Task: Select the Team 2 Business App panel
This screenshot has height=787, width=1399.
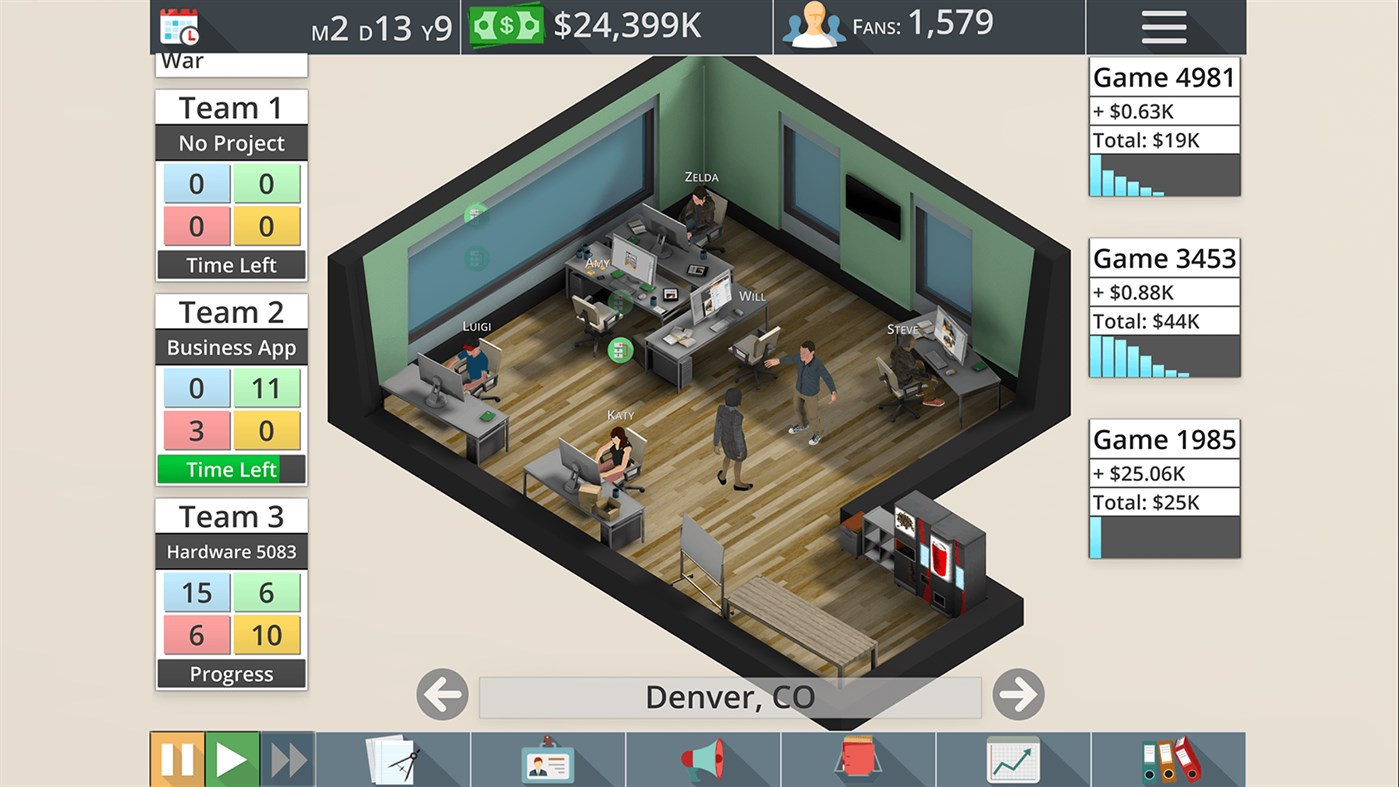Action: (231, 347)
